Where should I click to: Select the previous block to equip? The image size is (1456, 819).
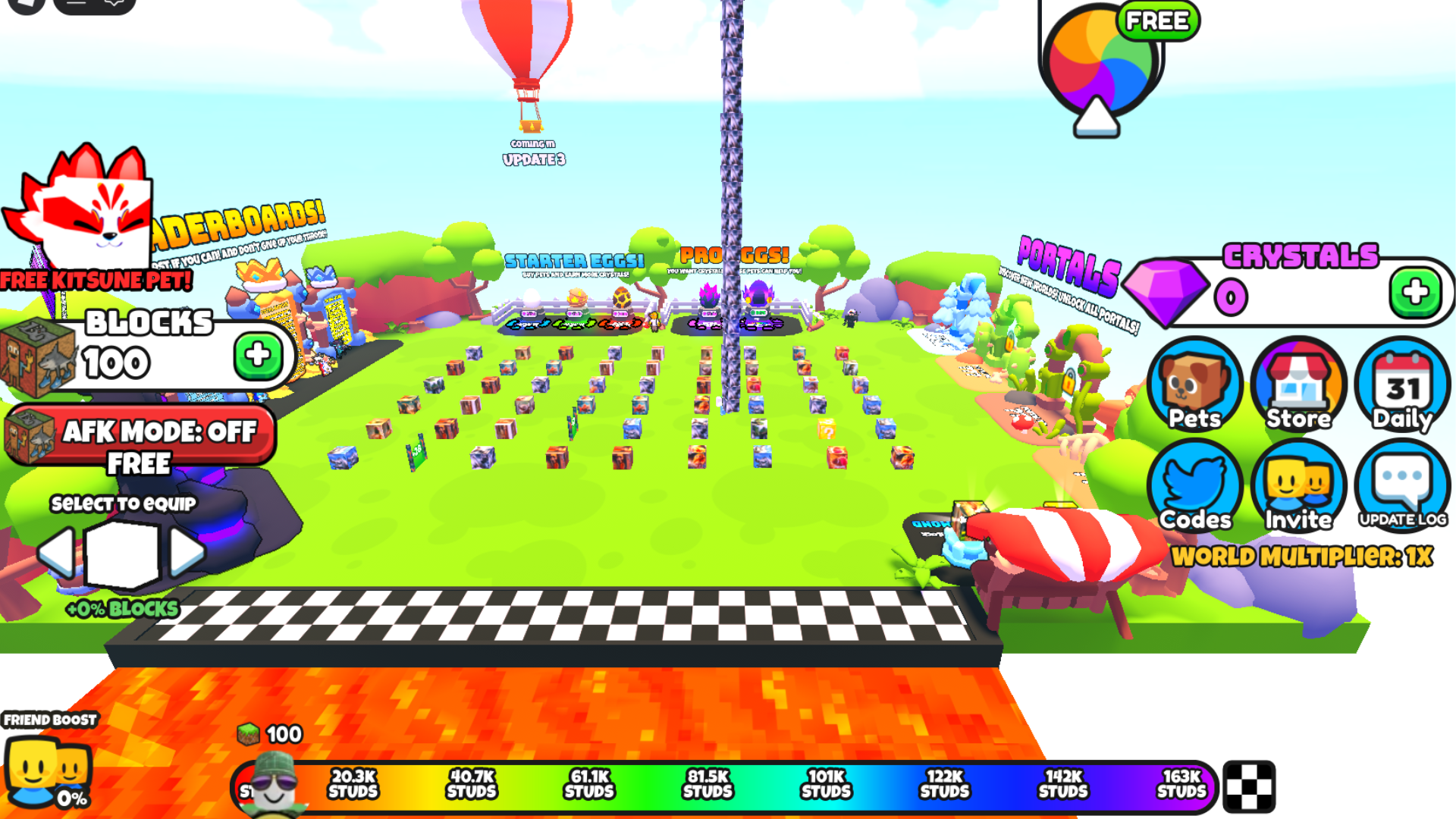(x=57, y=552)
